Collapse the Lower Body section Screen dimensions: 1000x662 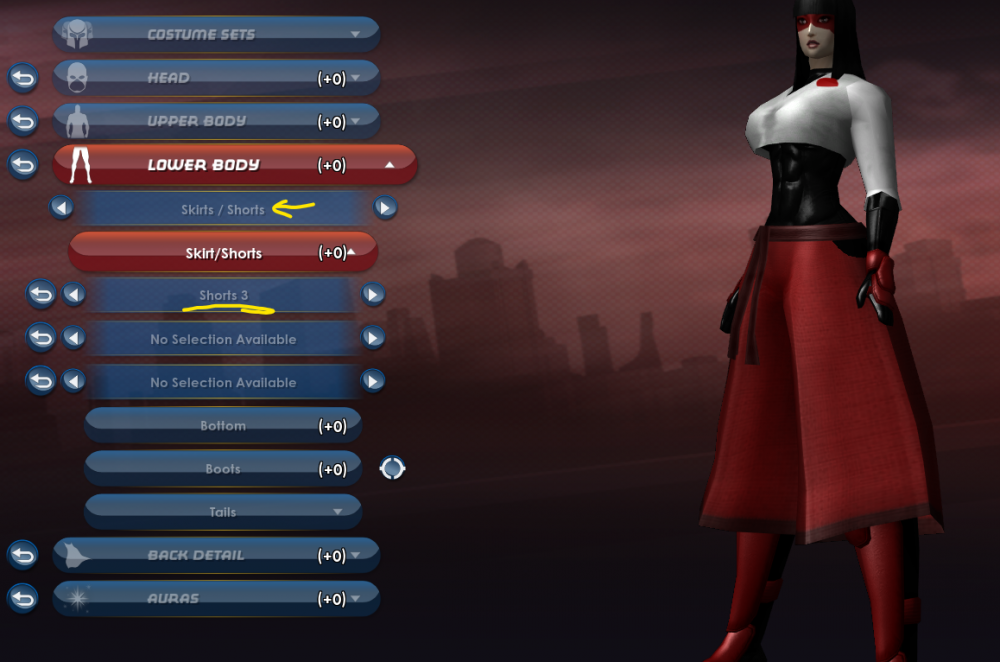235,165
